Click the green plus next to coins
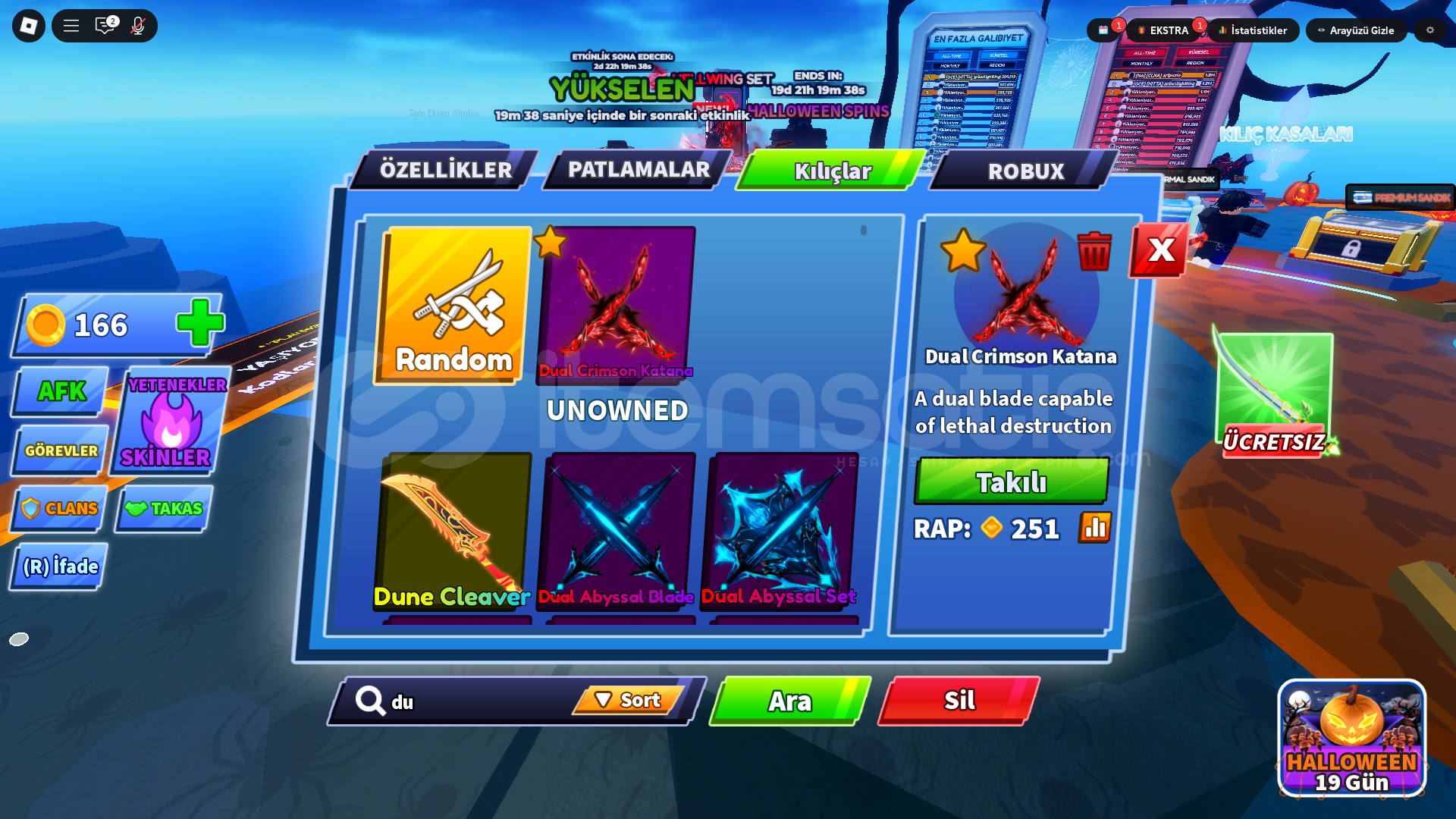Screen dimensions: 1456x819 tap(197, 325)
